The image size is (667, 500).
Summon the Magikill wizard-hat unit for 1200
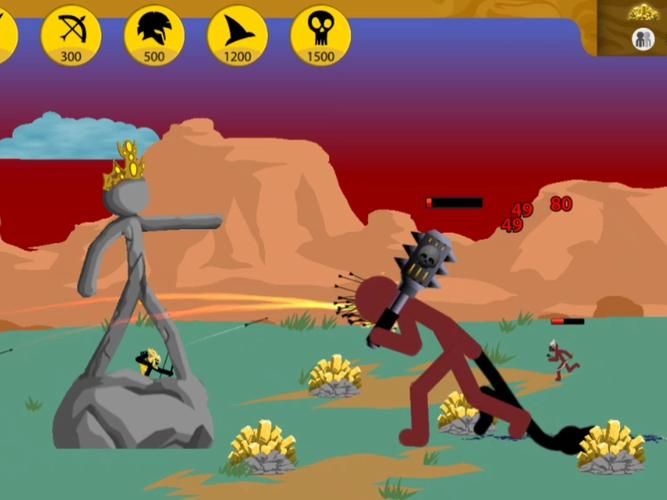pyautogui.click(x=237, y=35)
